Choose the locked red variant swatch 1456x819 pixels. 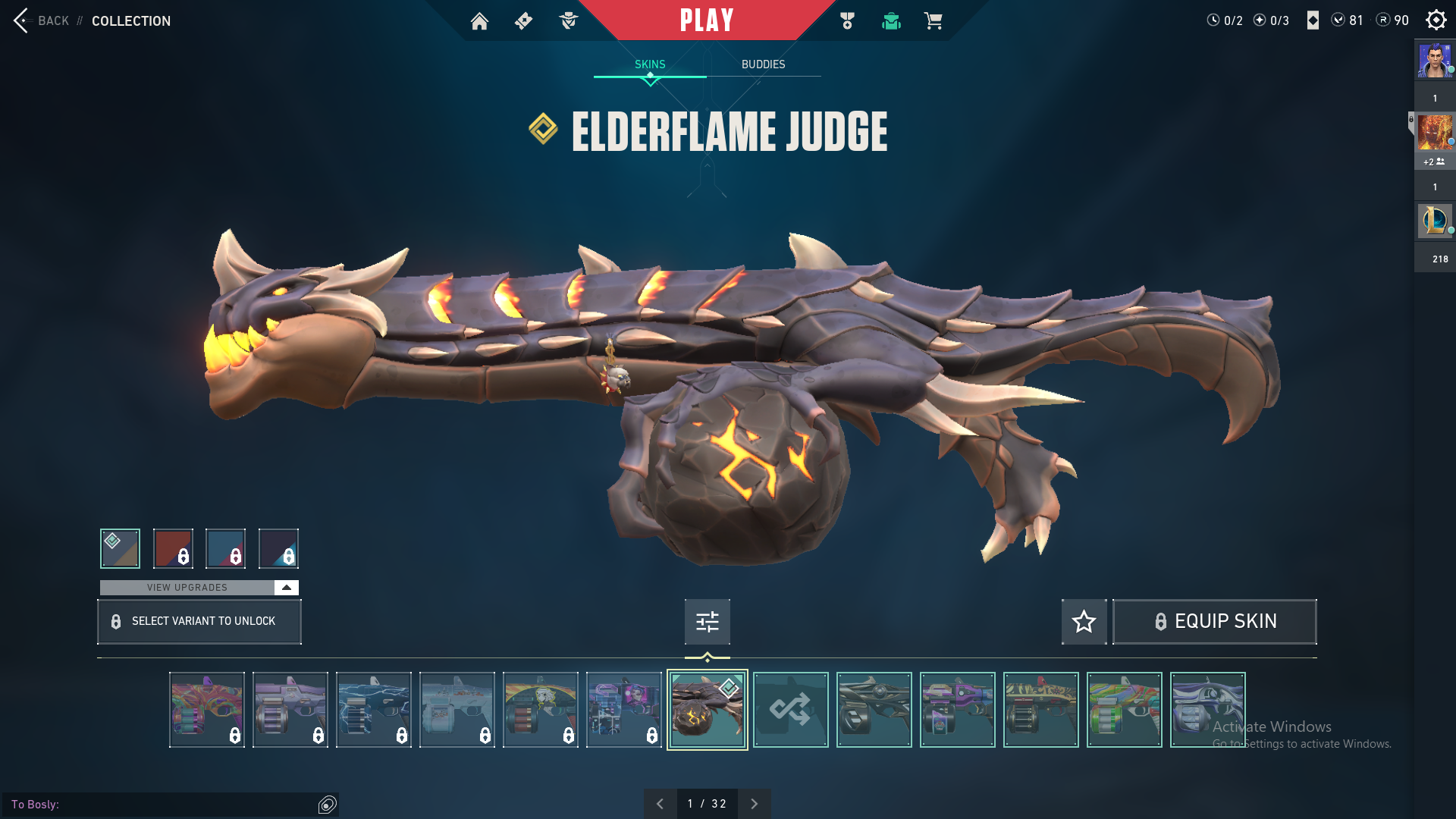[x=173, y=548]
